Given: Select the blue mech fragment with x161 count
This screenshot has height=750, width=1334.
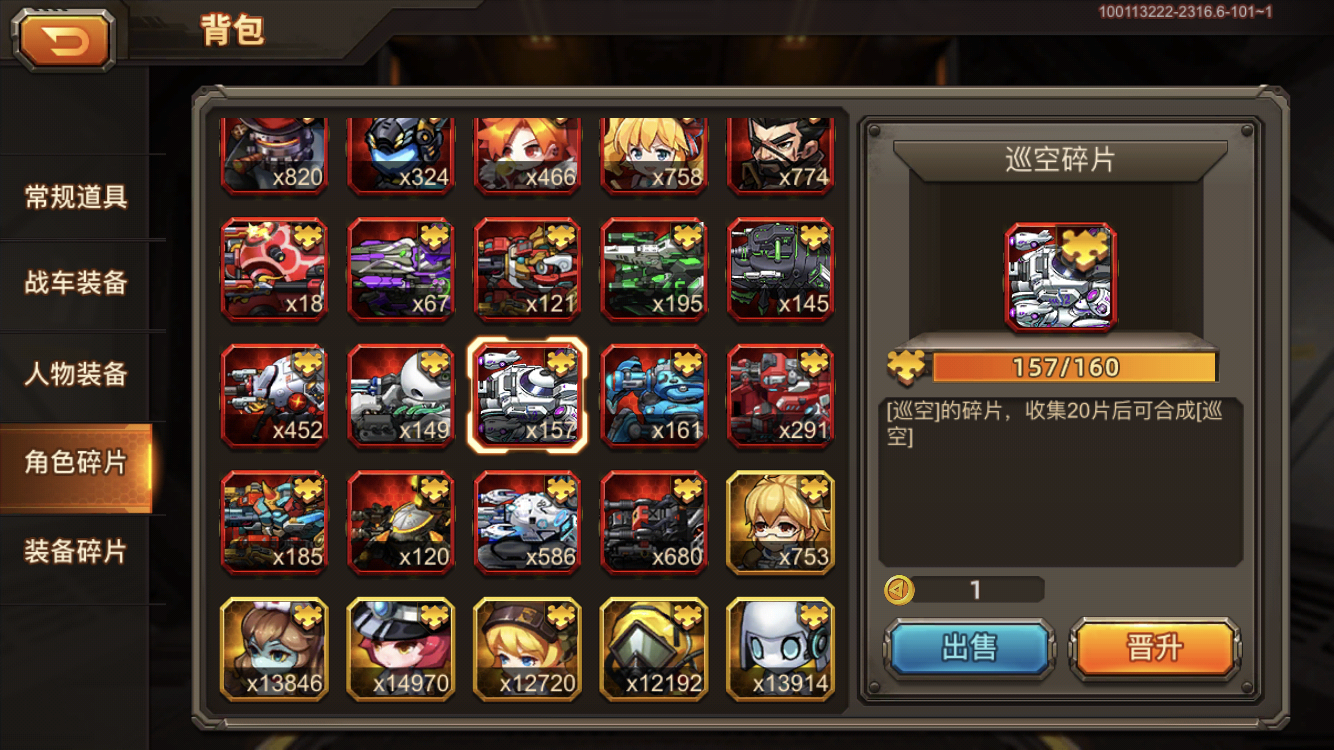Looking at the screenshot, I should click(x=654, y=395).
